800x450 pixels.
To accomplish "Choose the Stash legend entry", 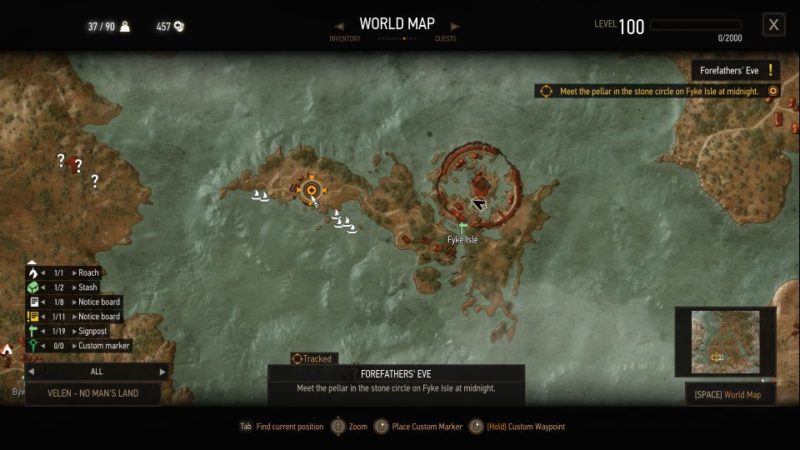I will click(x=80, y=287).
